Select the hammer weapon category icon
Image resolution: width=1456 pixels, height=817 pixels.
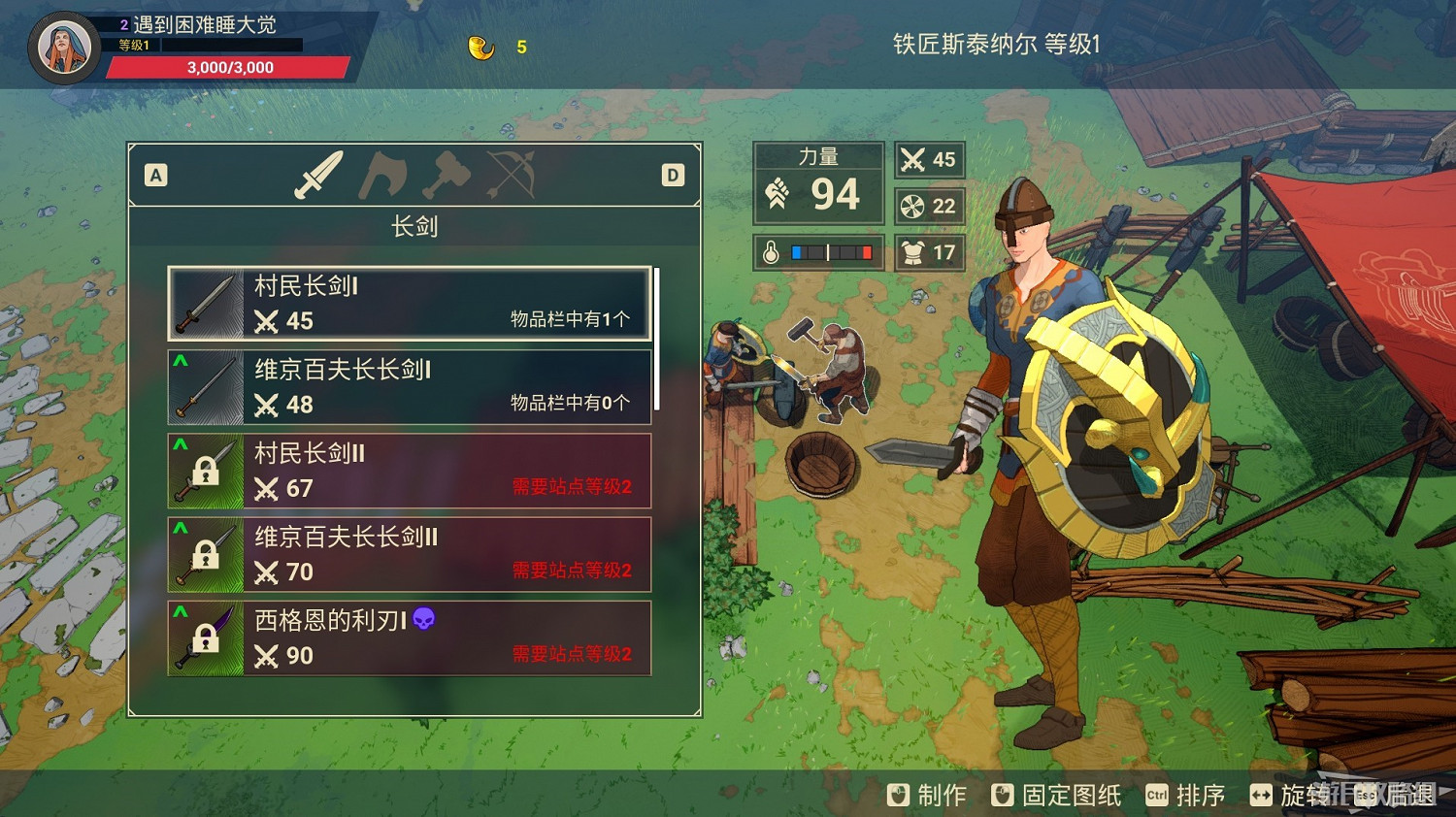point(448,176)
